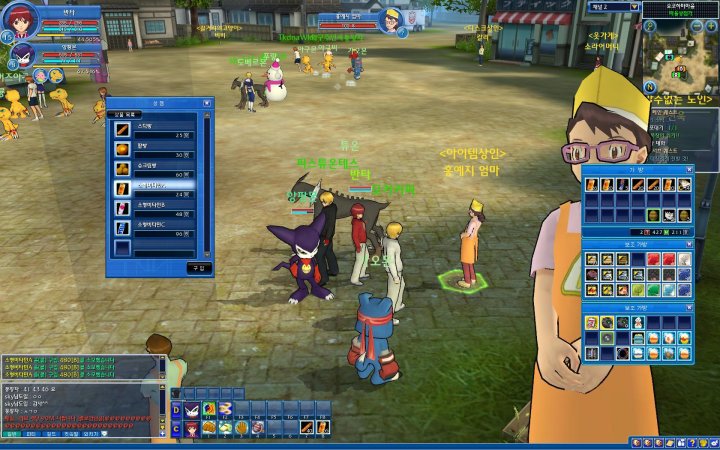
Task: Select the first chat tab below chat log
Action: pos(12,434)
